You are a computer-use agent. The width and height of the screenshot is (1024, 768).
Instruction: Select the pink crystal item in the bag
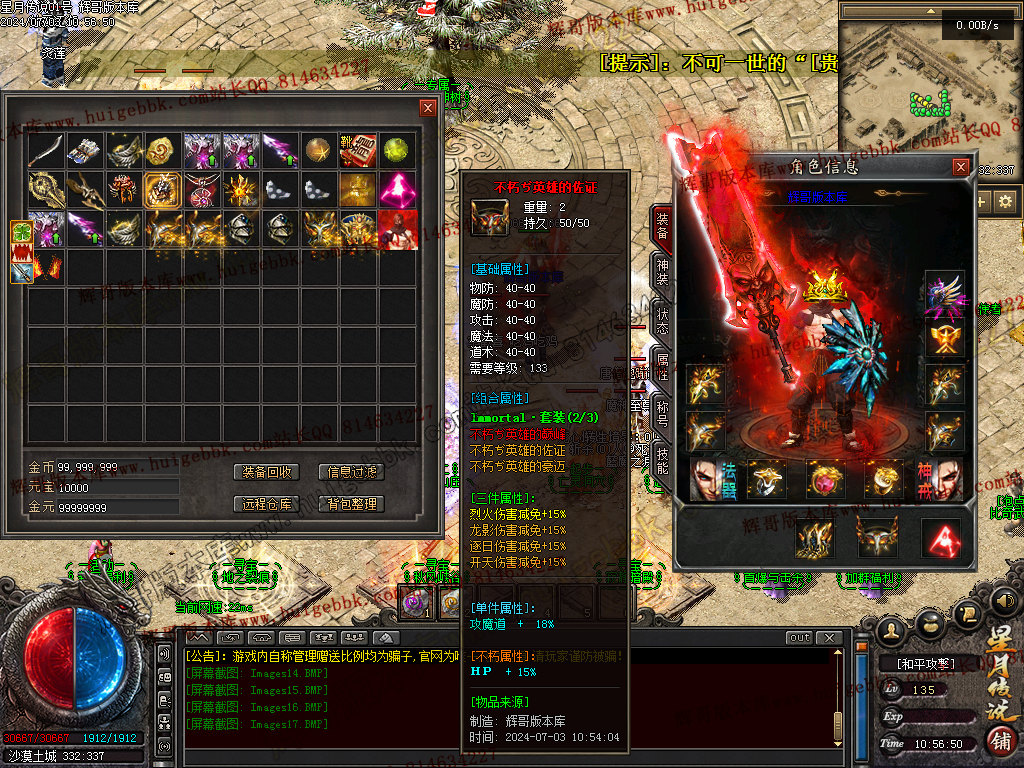tap(398, 189)
